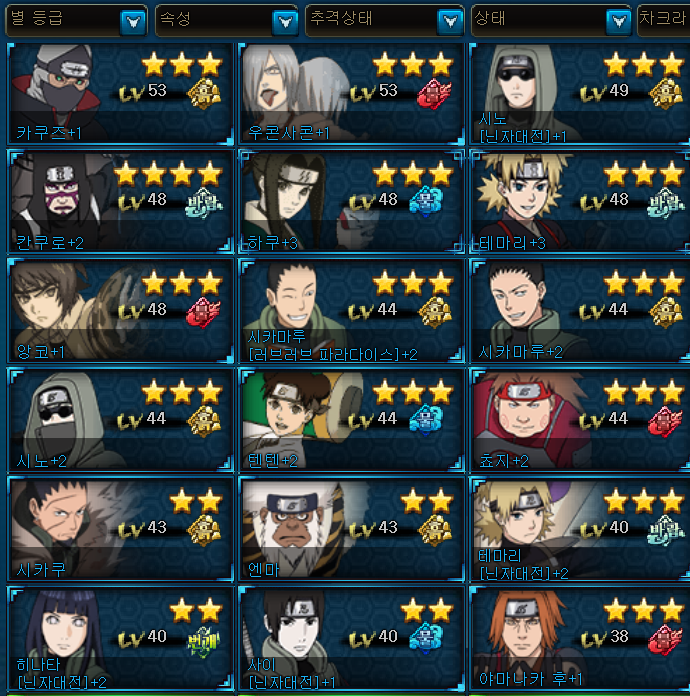The image size is (690, 696).
Task: Select the 테마리+3 ninja card
Action: coord(580,203)
